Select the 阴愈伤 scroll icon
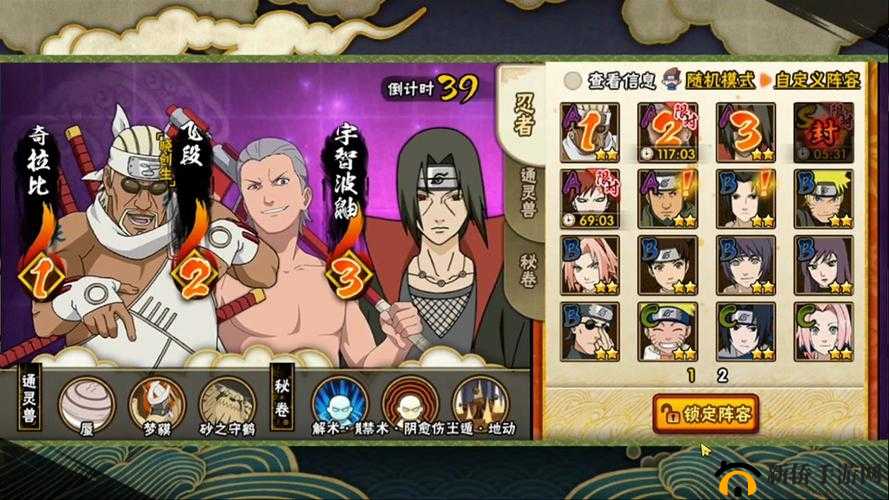Viewport: 889px width, 500px height. [x=409, y=402]
